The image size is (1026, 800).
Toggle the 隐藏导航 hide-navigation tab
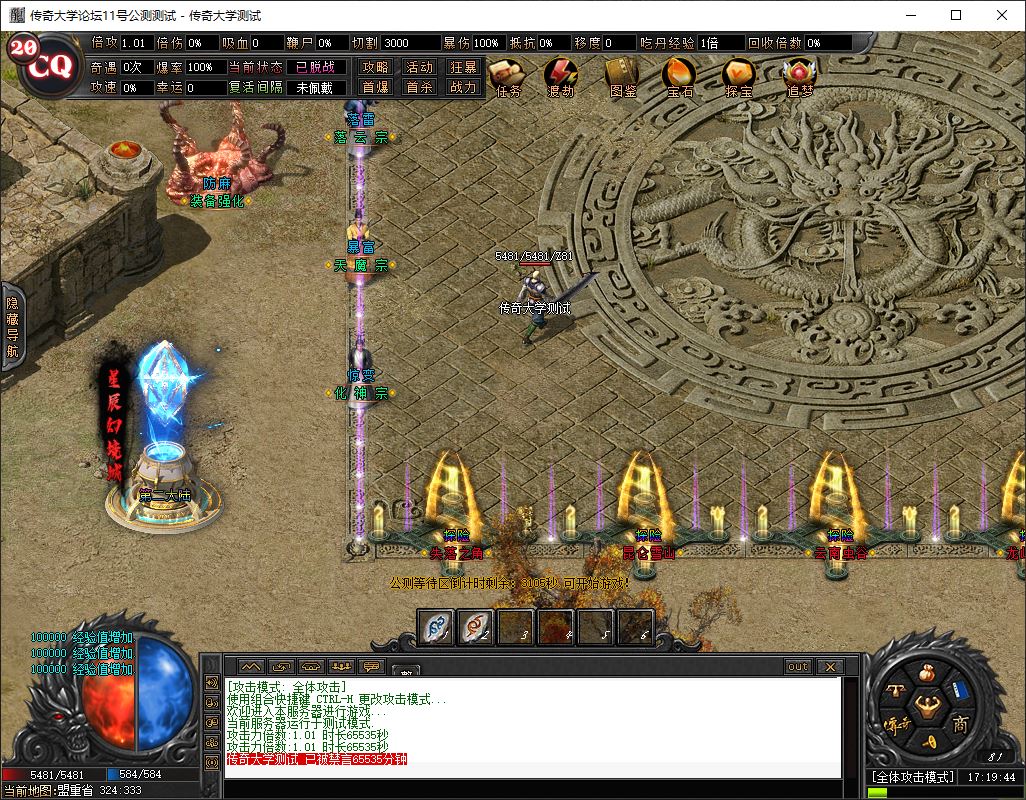12,326
